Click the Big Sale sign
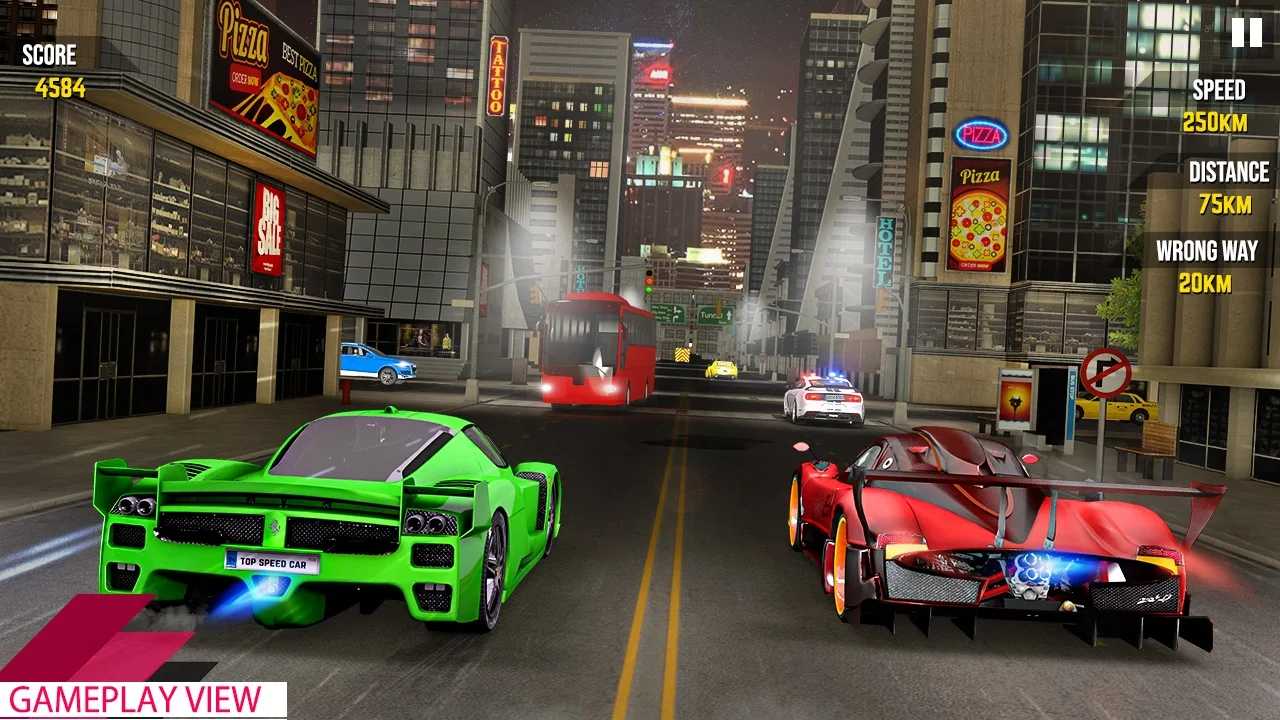Screen dimensions: 1280x720 pyautogui.click(x=270, y=221)
